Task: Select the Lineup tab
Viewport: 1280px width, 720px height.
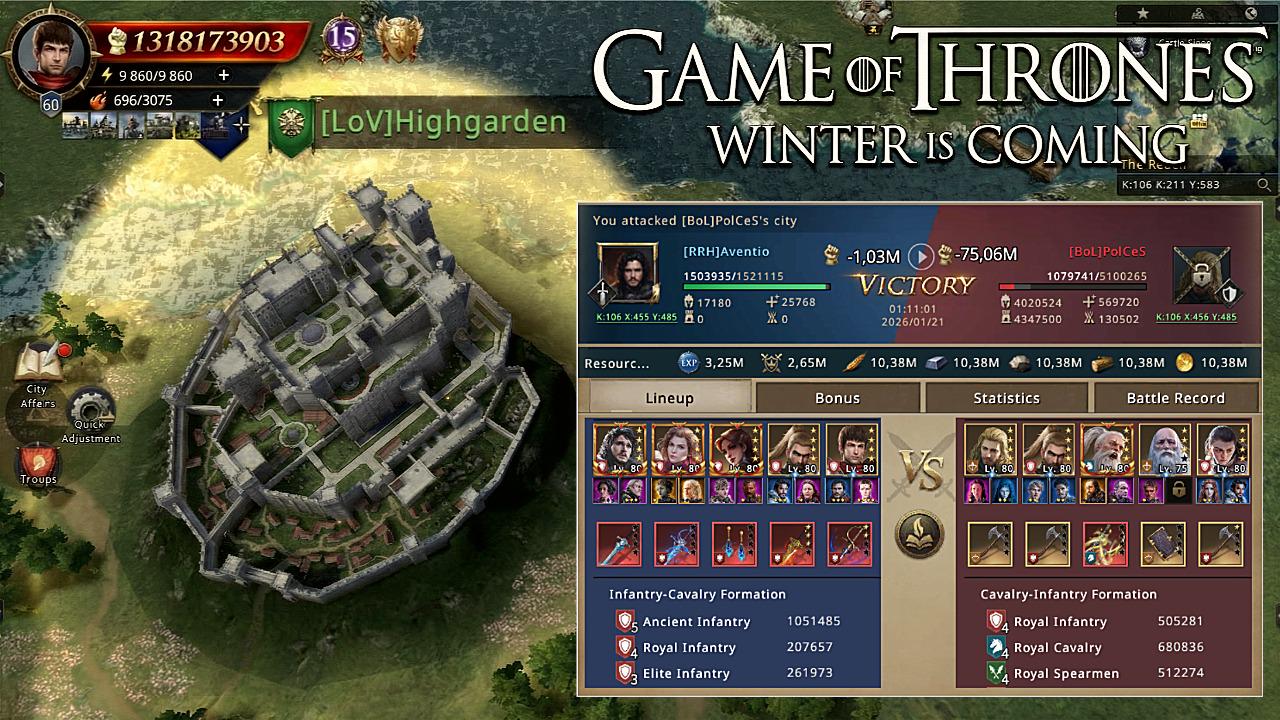Action: point(669,398)
